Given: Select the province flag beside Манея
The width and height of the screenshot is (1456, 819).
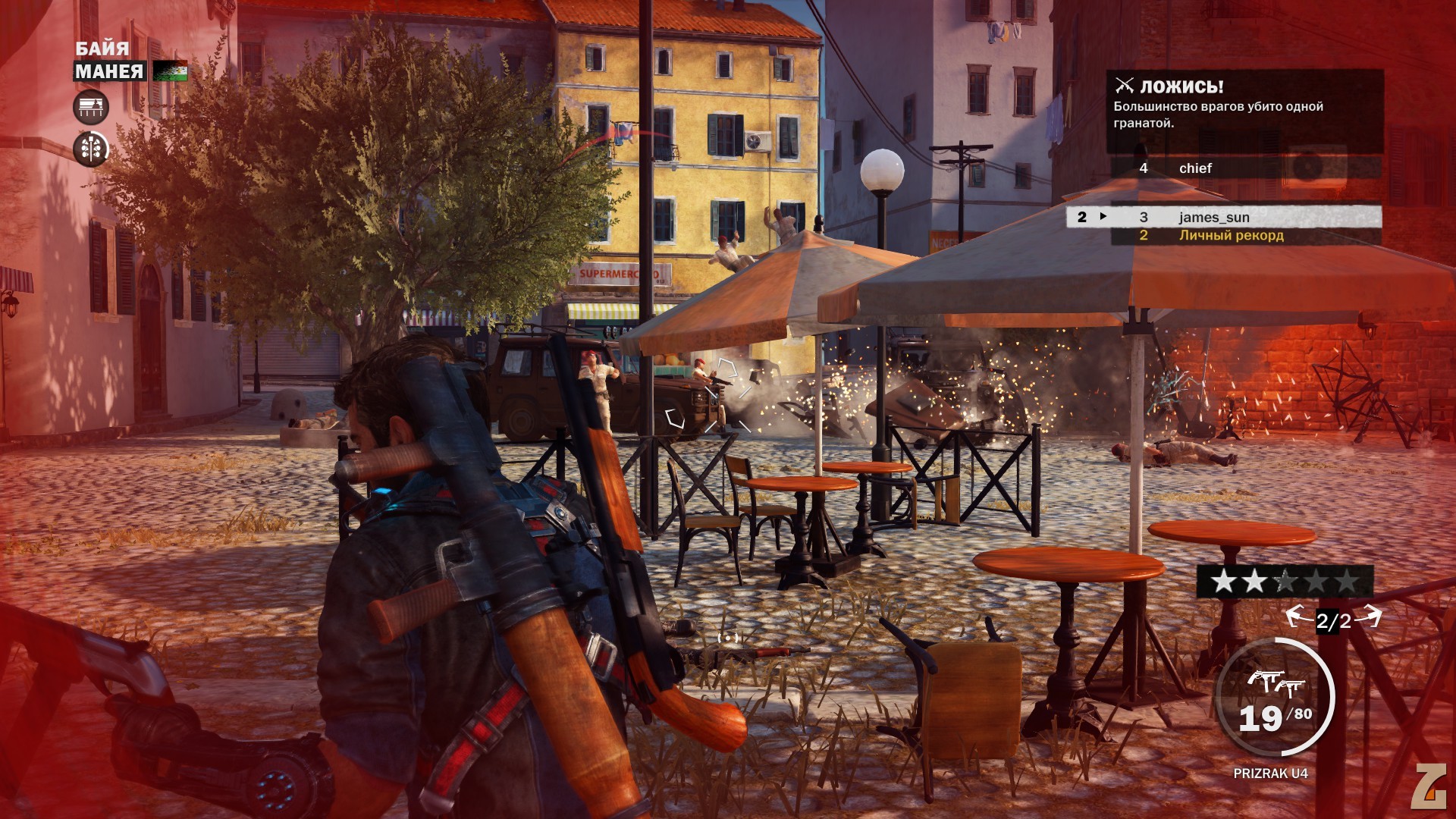Looking at the screenshot, I should pos(170,71).
